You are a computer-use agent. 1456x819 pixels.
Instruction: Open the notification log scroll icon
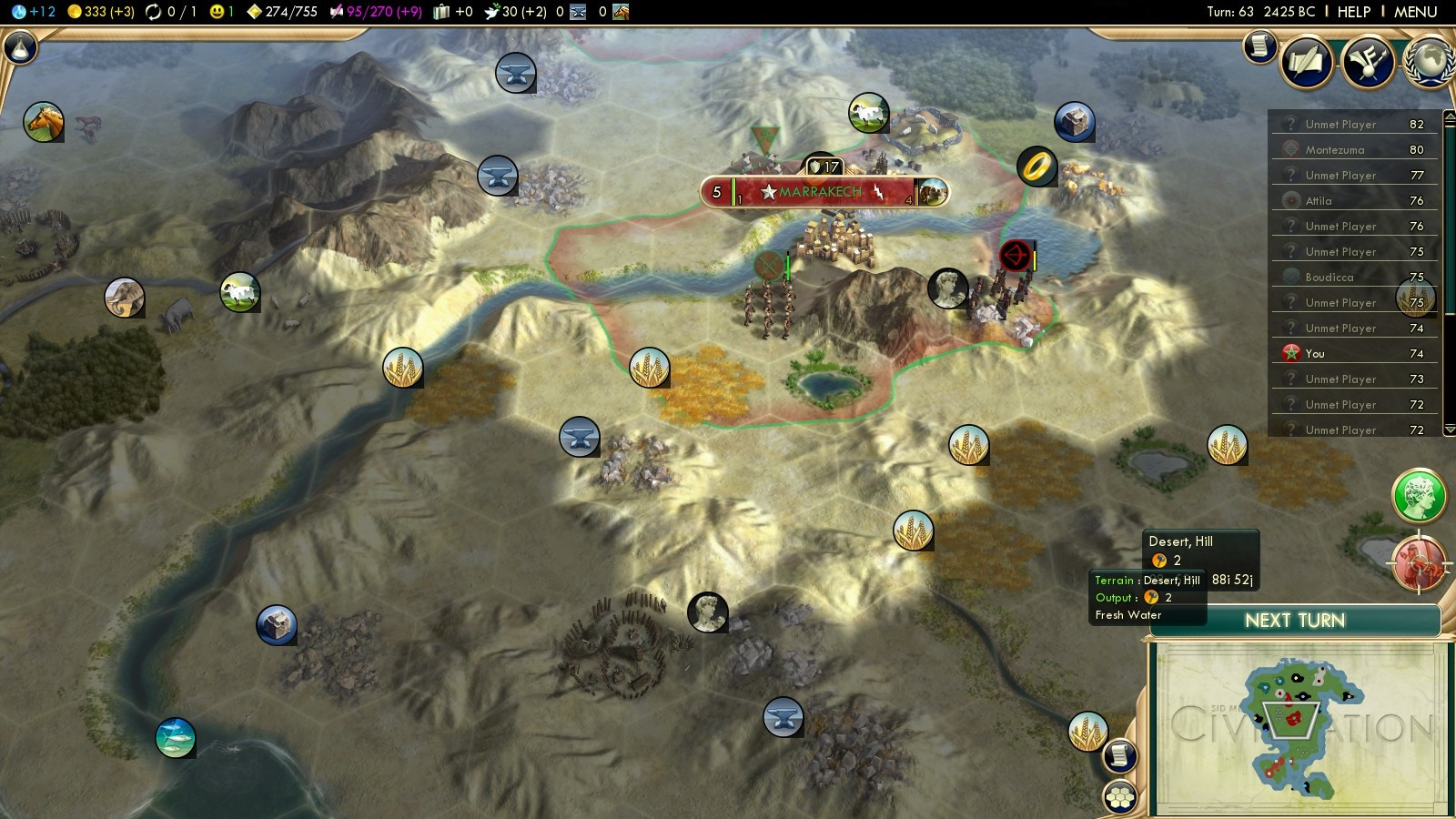1260,45
